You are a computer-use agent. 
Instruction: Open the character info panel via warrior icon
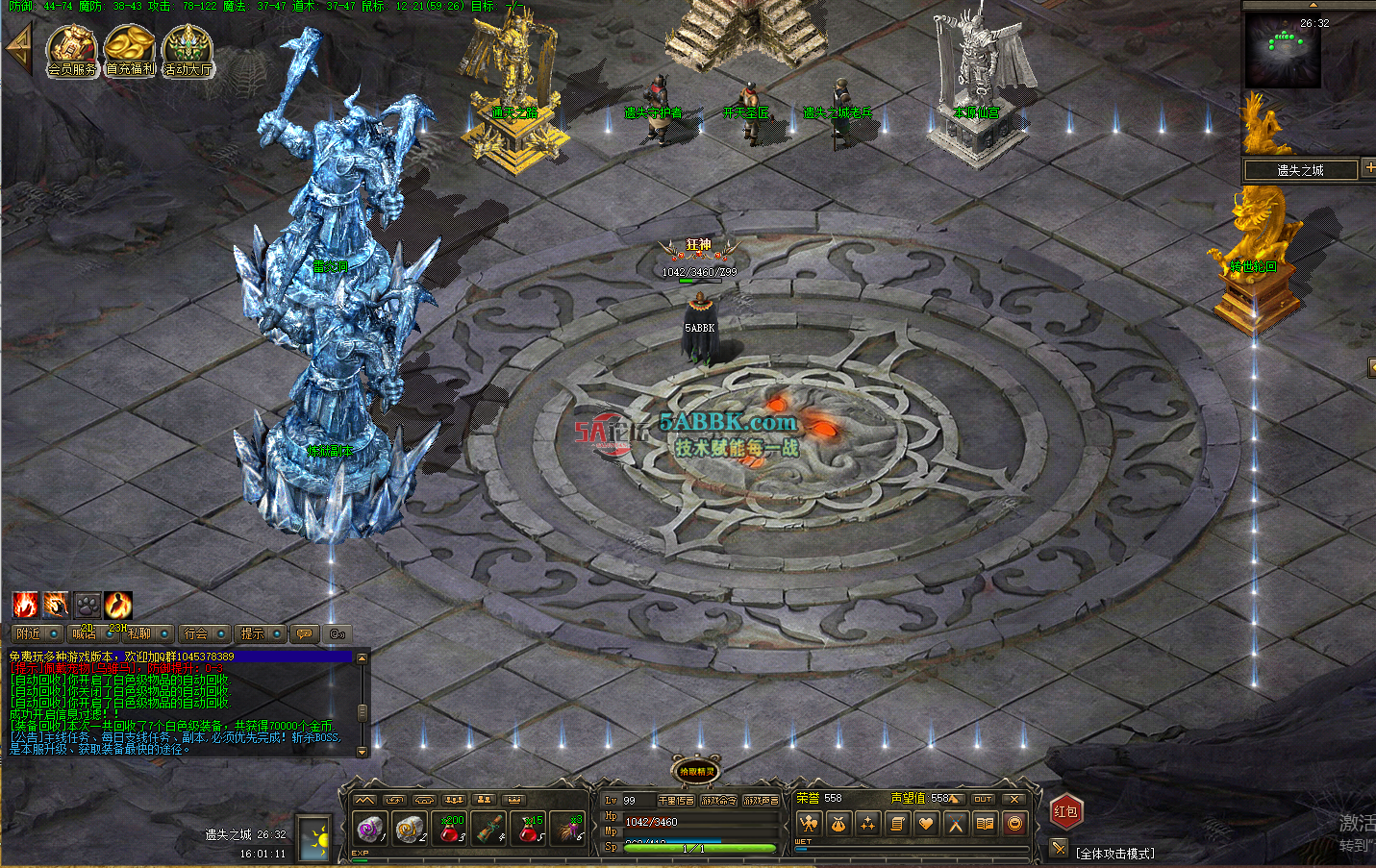click(809, 823)
